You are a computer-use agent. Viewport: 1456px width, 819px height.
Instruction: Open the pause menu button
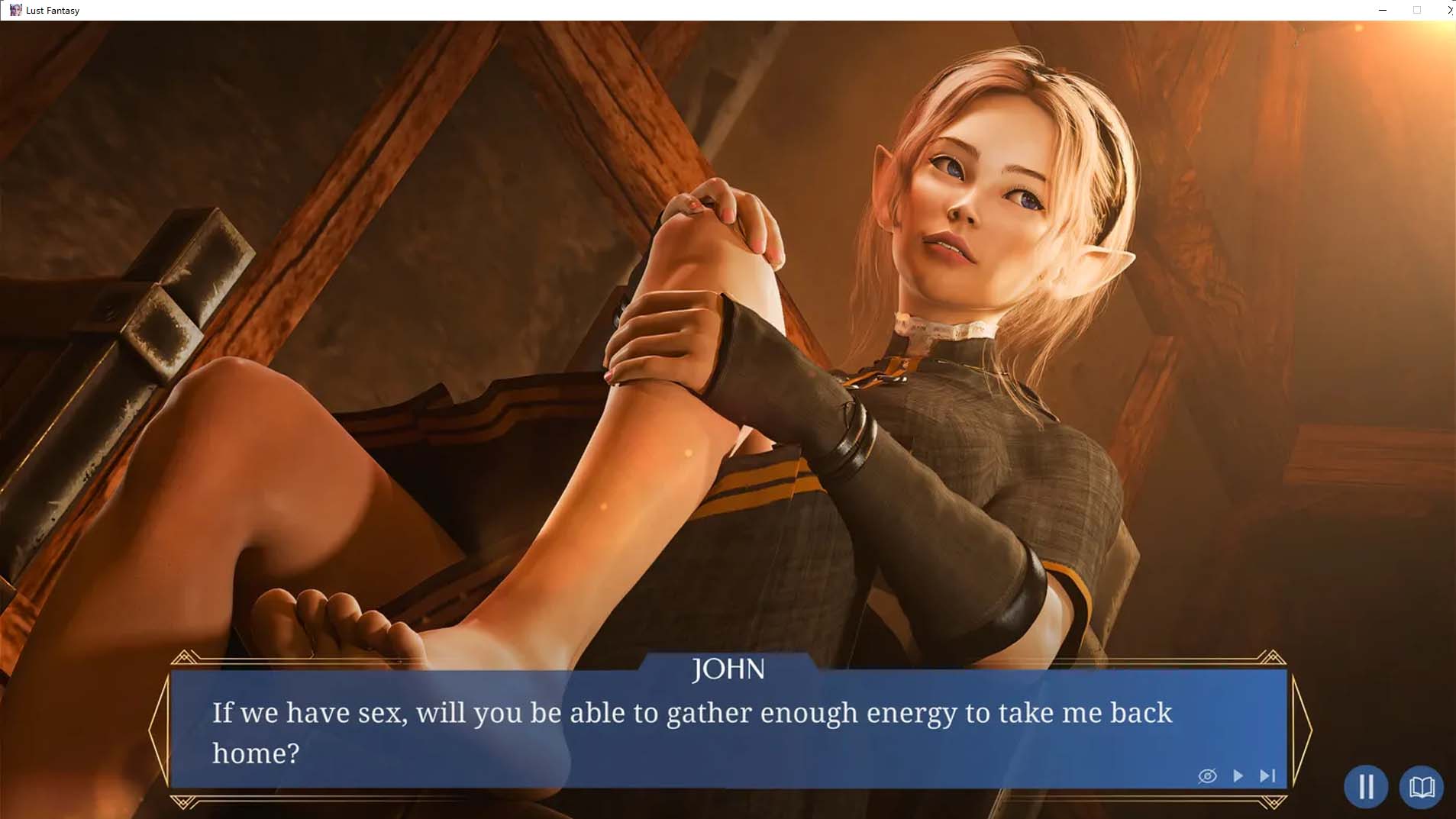click(1365, 786)
